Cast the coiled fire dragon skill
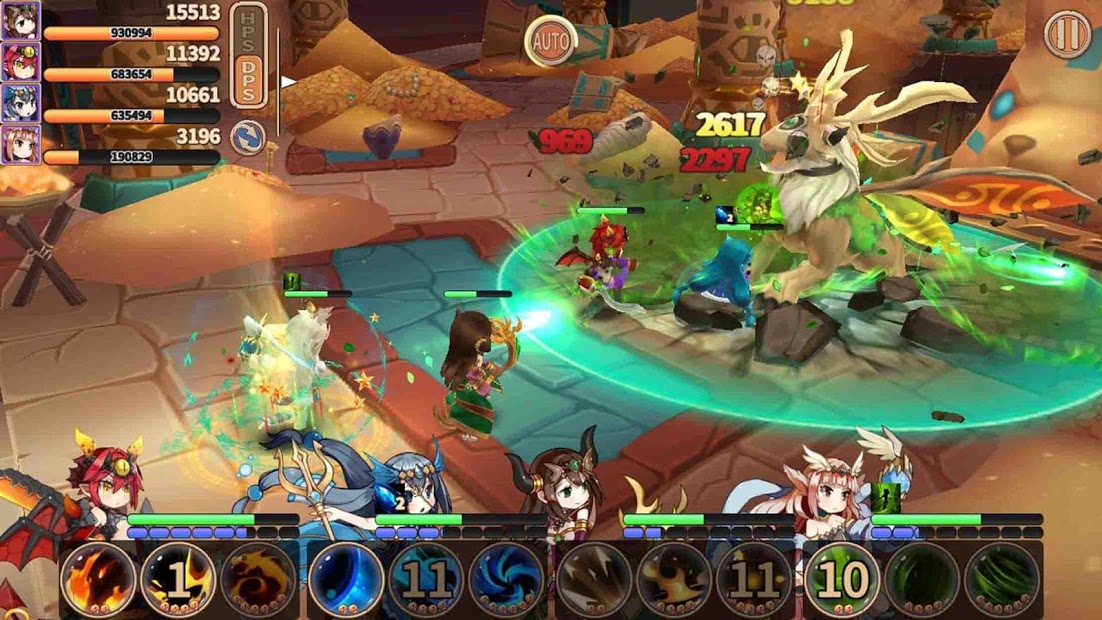 click(258, 579)
